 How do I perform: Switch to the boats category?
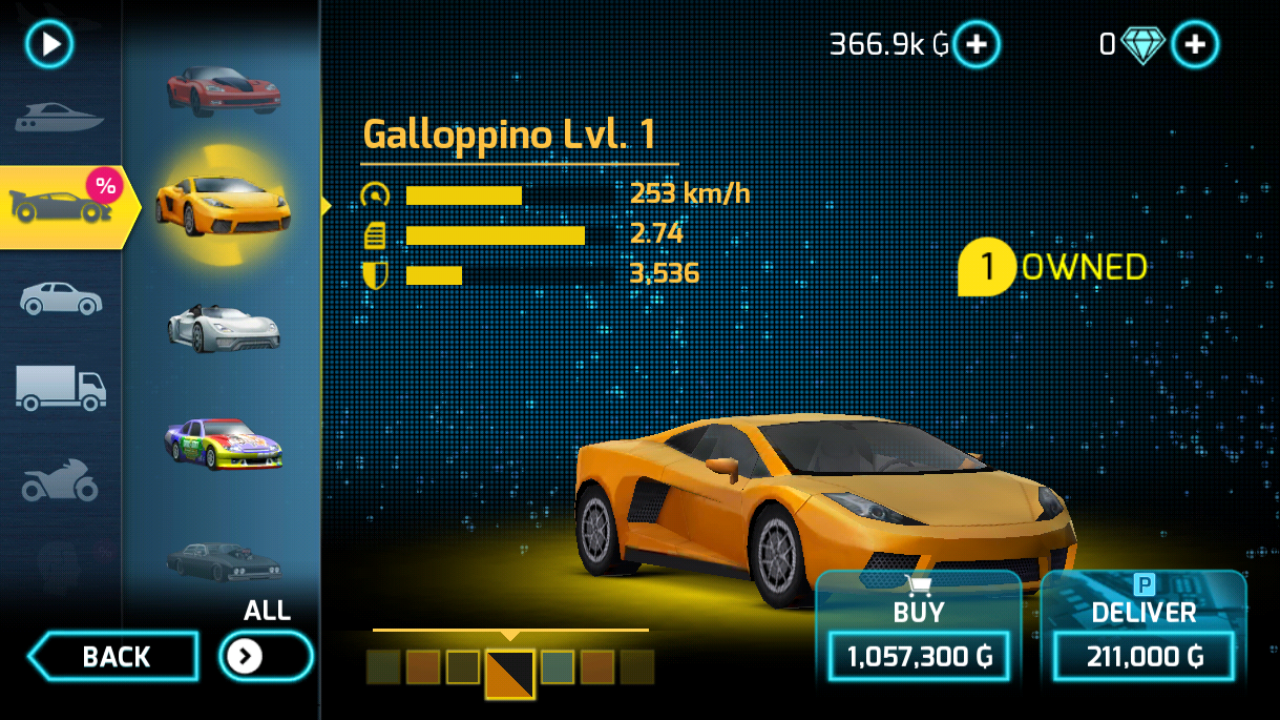[60, 119]
